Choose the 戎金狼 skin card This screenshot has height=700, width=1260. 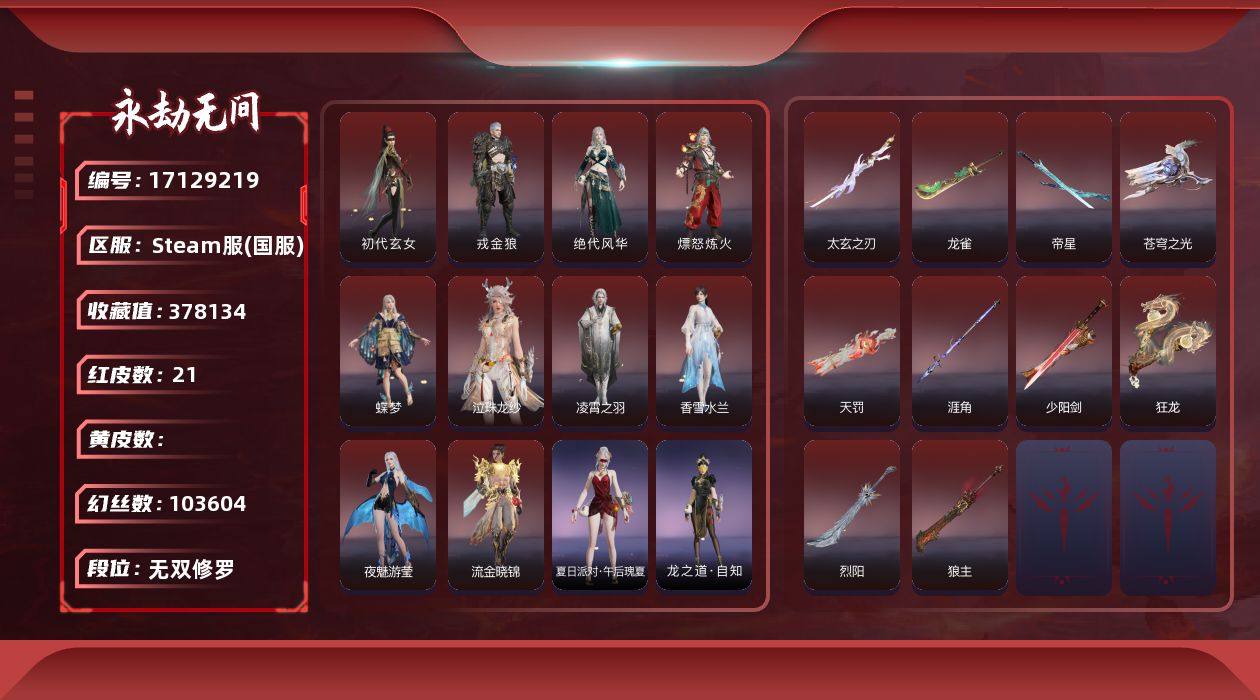[496, 187]
